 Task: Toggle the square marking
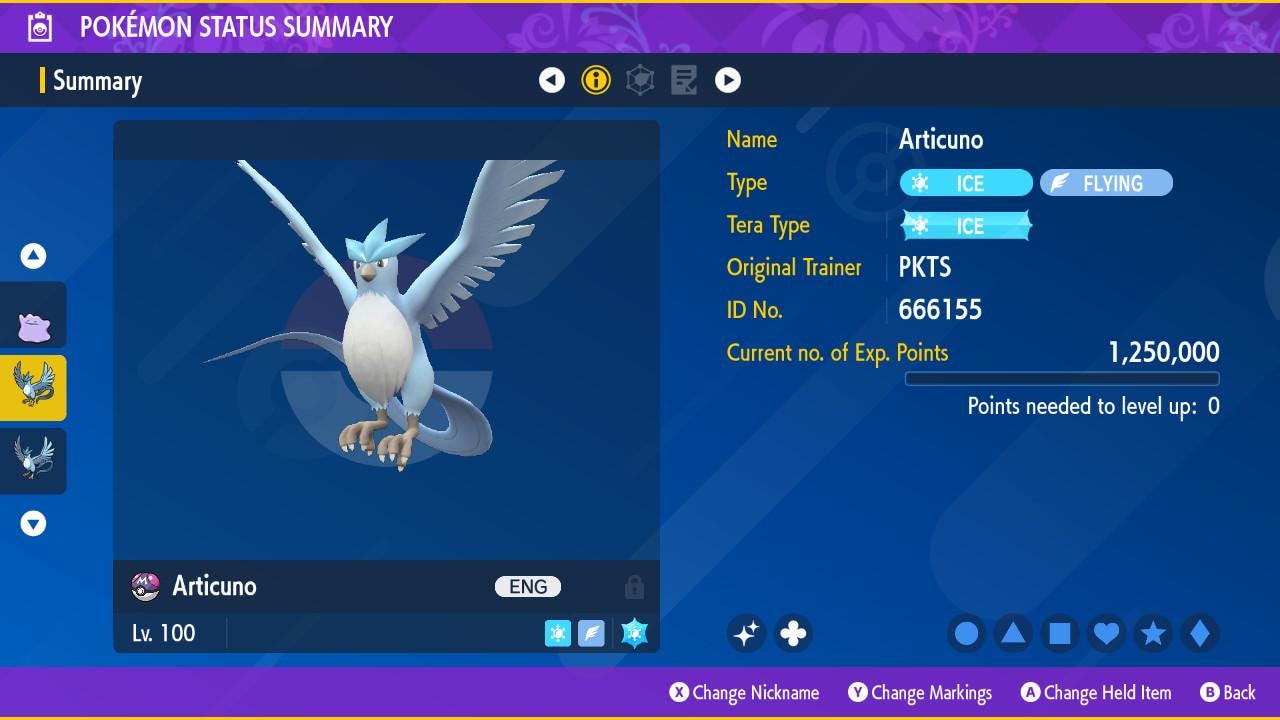(x=1060, y=633)
